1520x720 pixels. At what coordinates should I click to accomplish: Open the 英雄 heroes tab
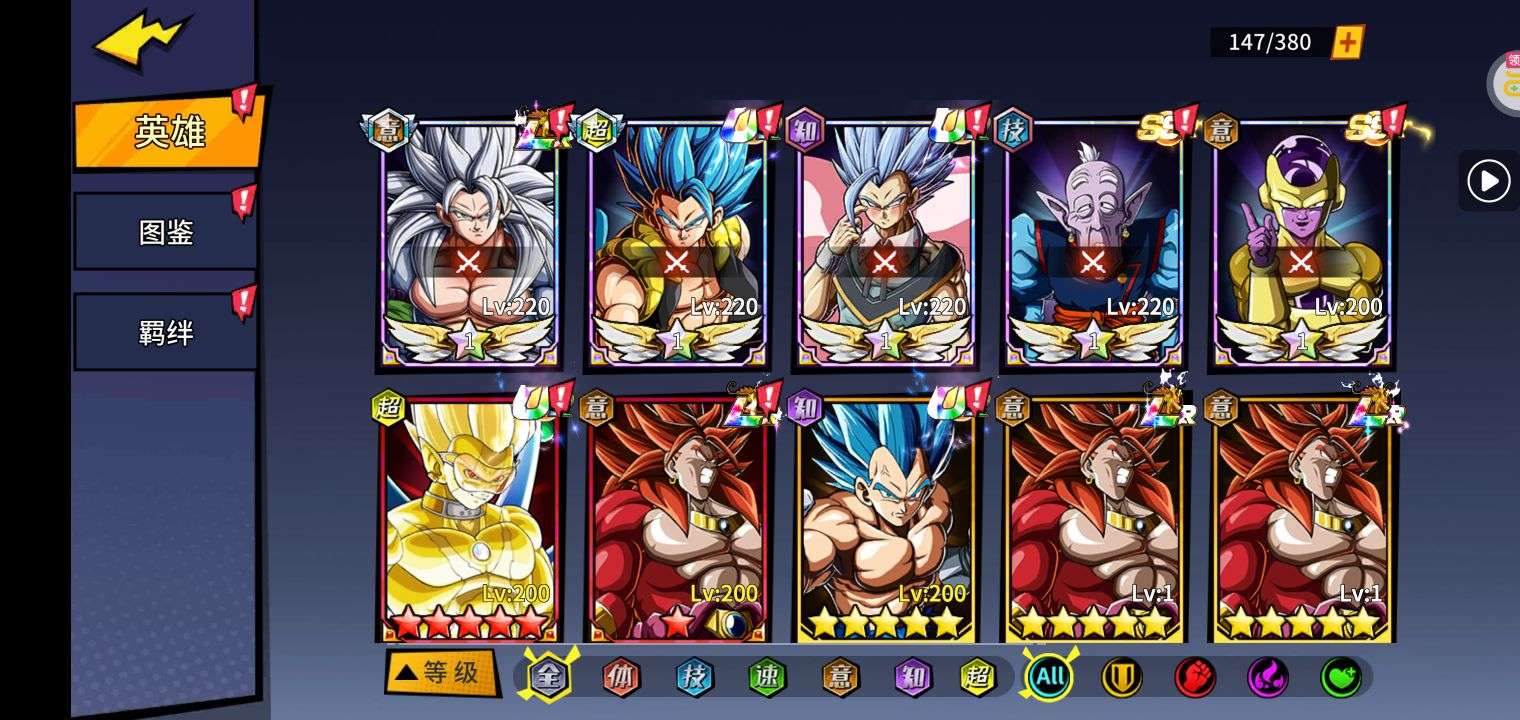(168, 131)
